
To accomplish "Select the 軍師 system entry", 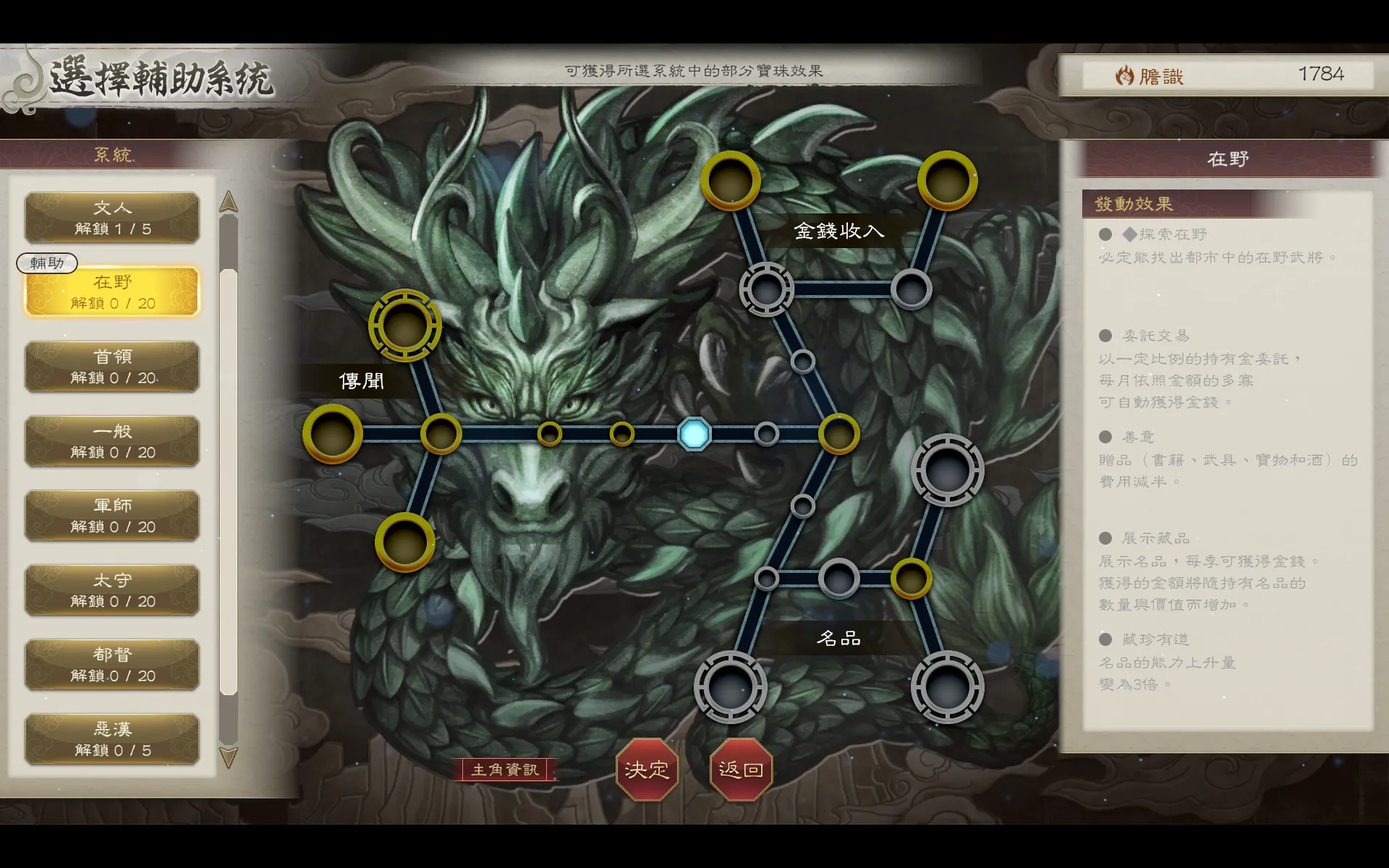I will point(112,516).
